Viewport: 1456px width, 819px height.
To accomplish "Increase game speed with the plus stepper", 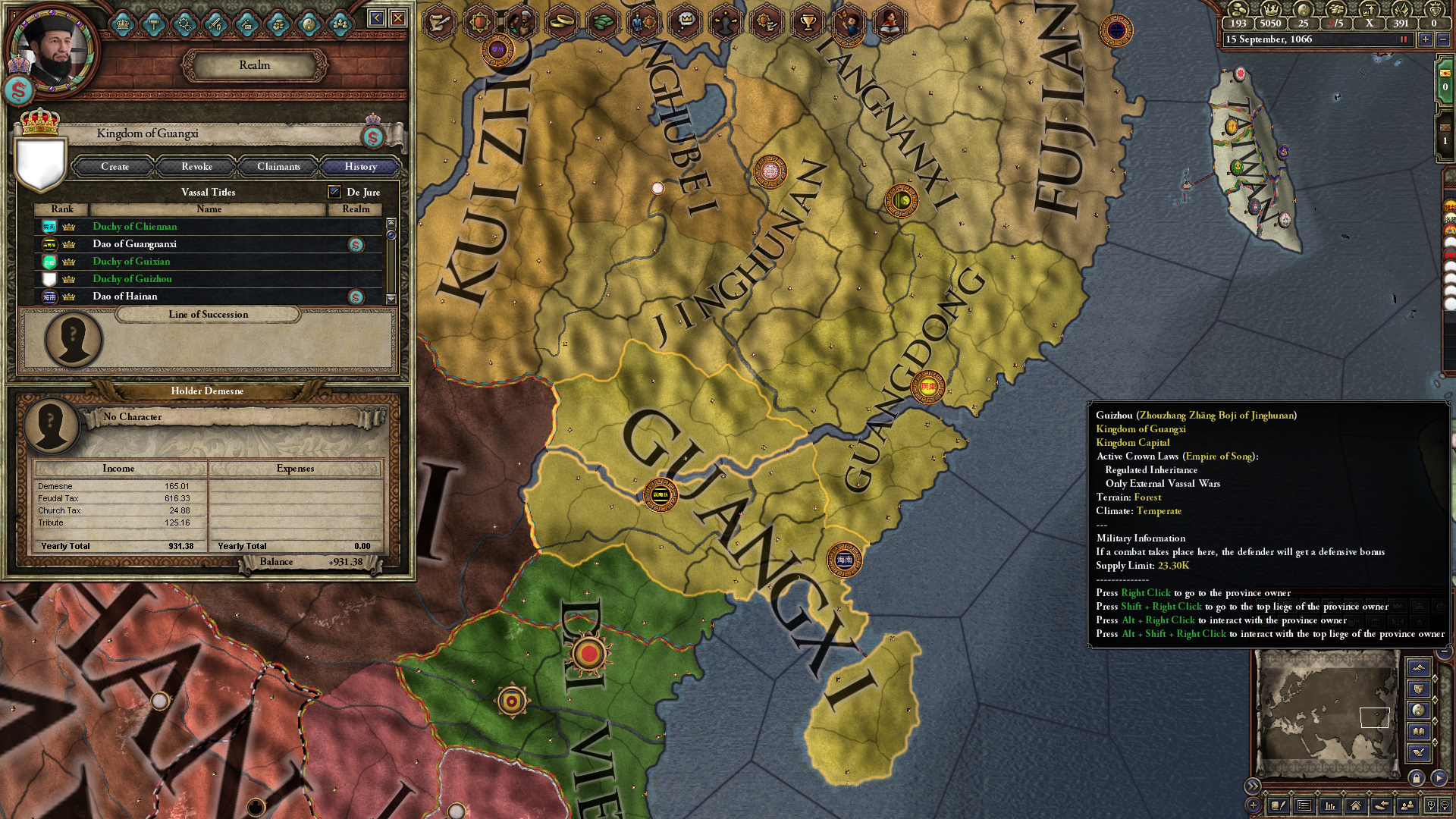I will [1426, 39].
